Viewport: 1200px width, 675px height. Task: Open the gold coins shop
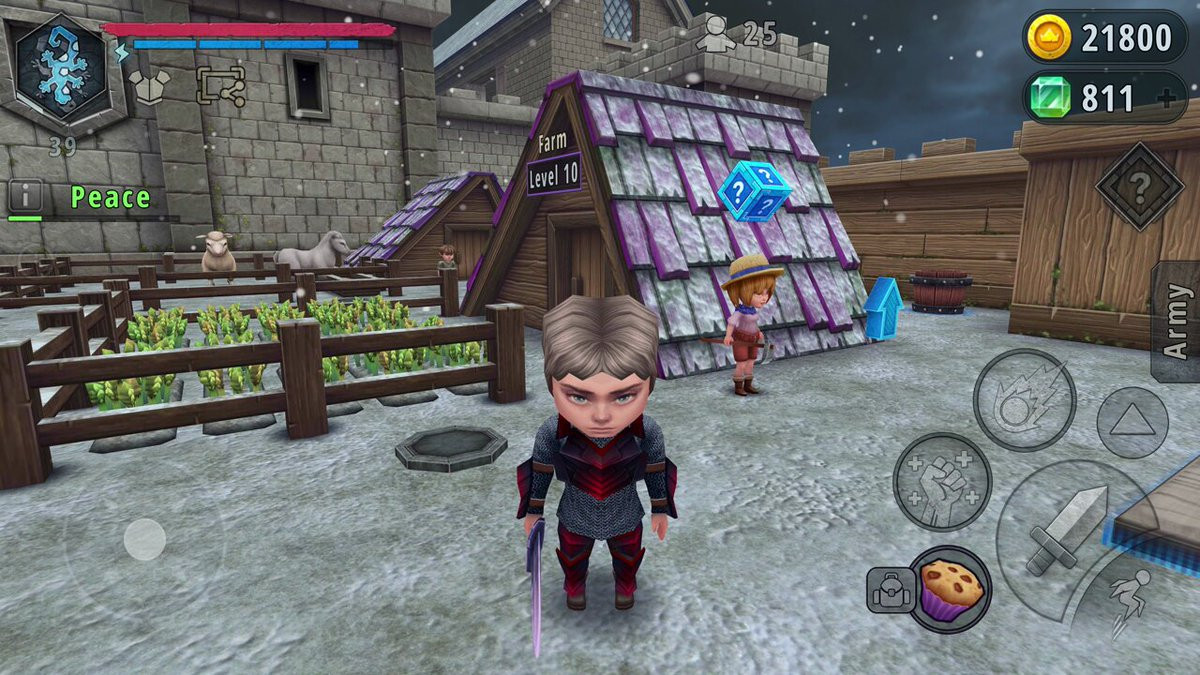click(1104, 38)
